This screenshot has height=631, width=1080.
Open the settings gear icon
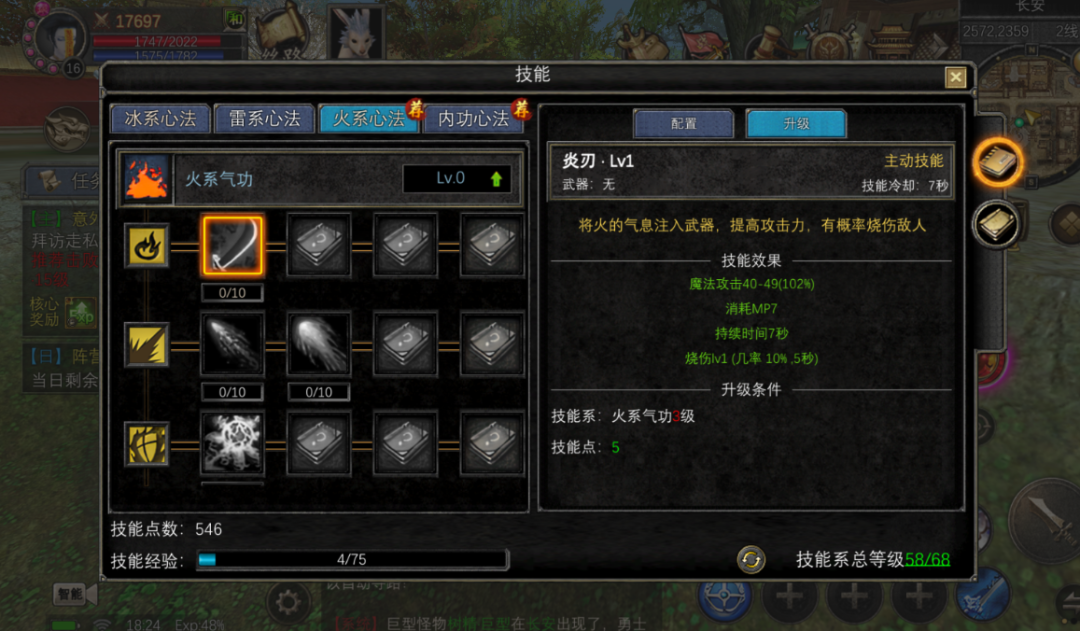[288, 603]
